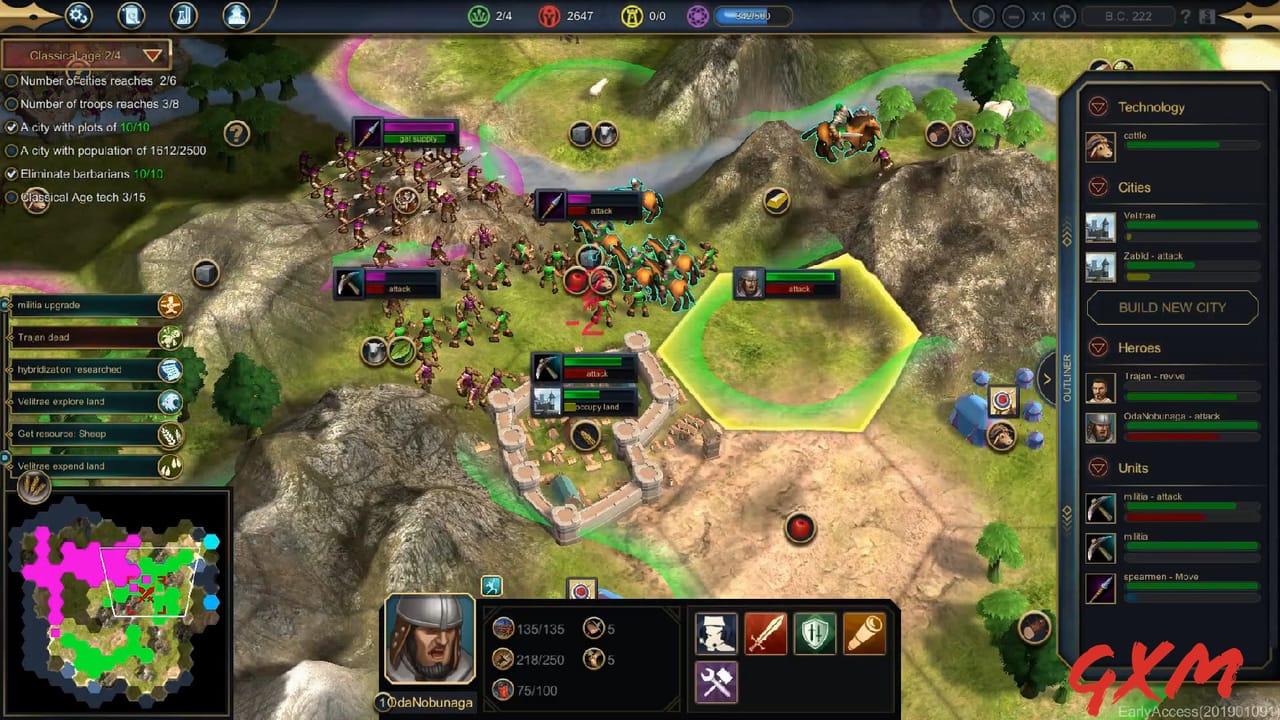Toggle the A city with plots objective checkmark
1280x720 pixels.
(12, 127)
